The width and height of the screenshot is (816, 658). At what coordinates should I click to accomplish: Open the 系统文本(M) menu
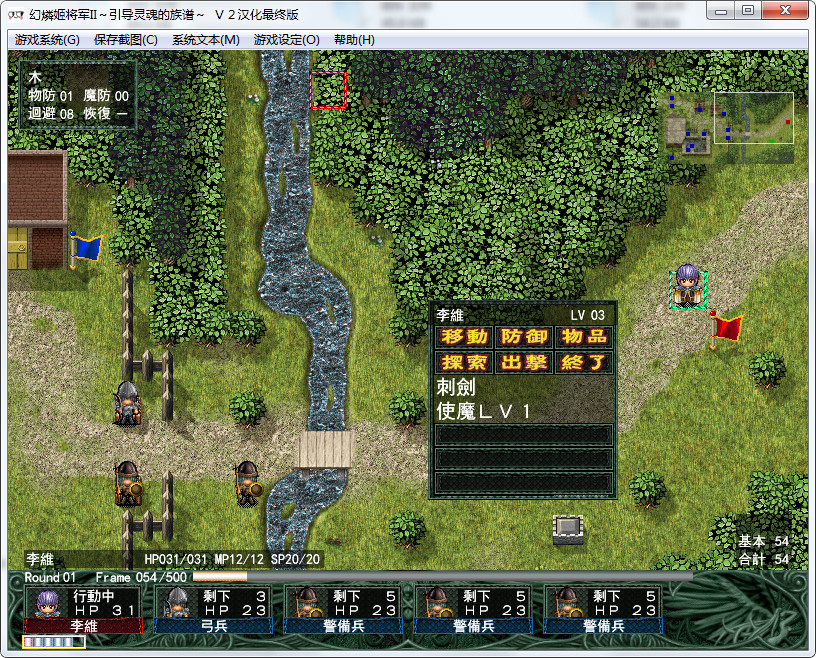pos(206,40)
